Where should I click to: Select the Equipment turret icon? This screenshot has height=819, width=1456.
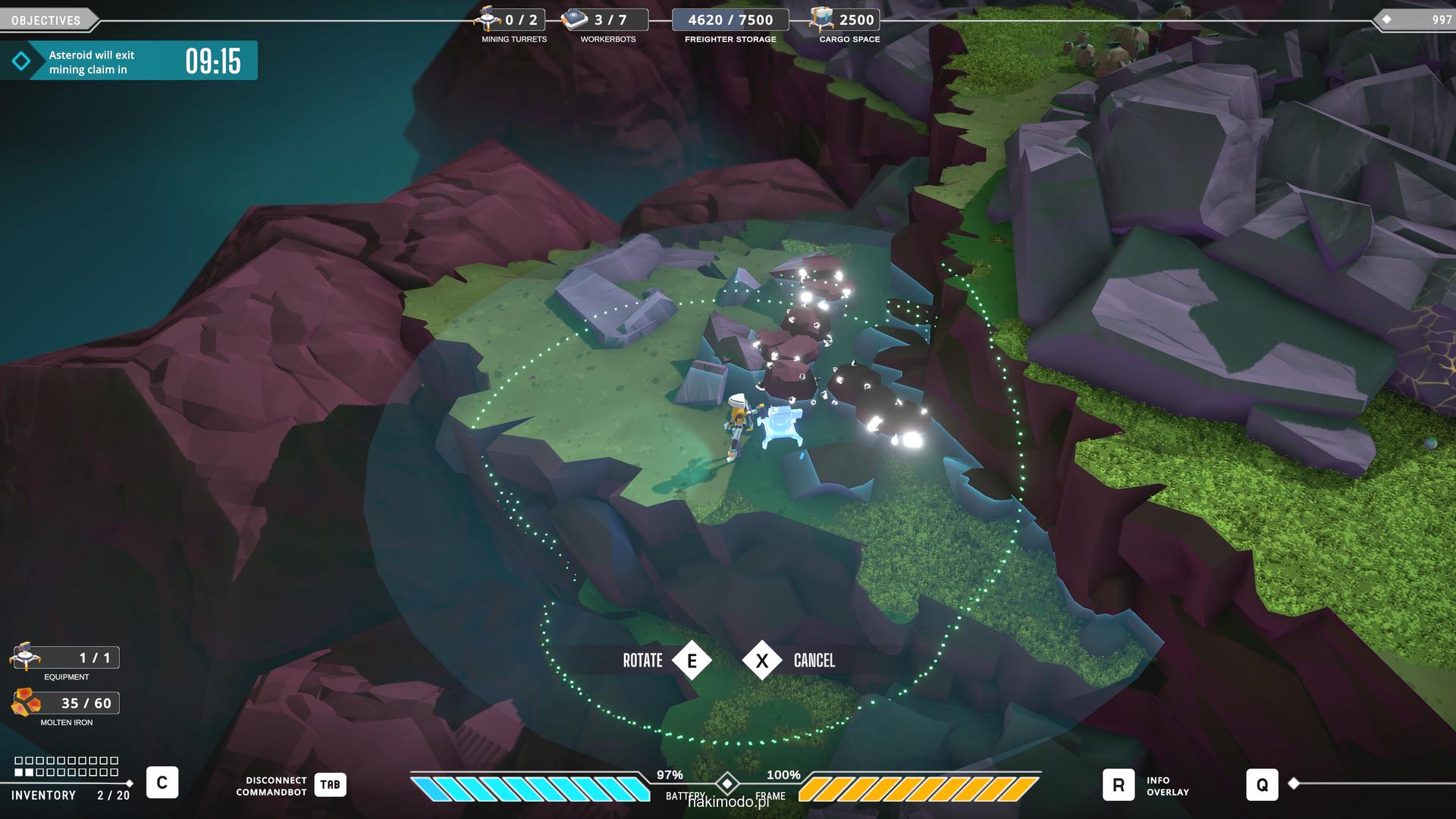[x=25, y=657]
